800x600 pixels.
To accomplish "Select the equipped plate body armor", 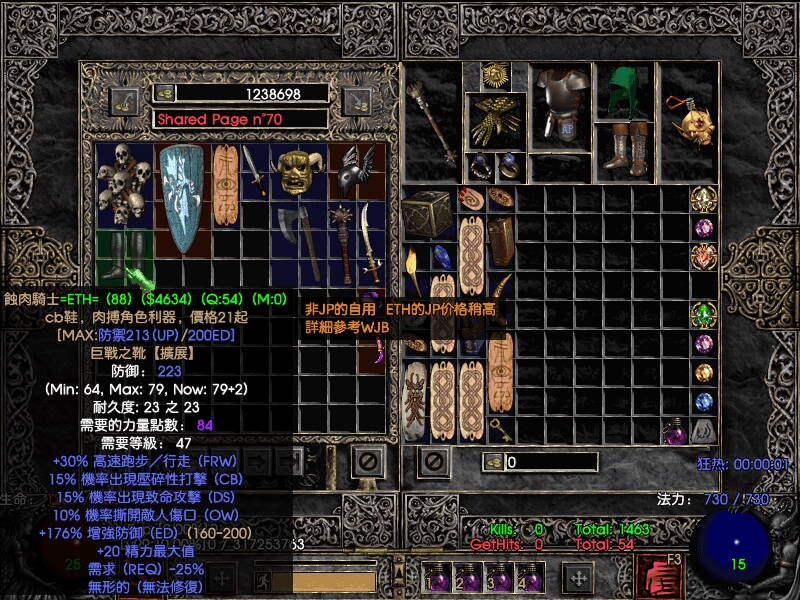I will (559, 103).
